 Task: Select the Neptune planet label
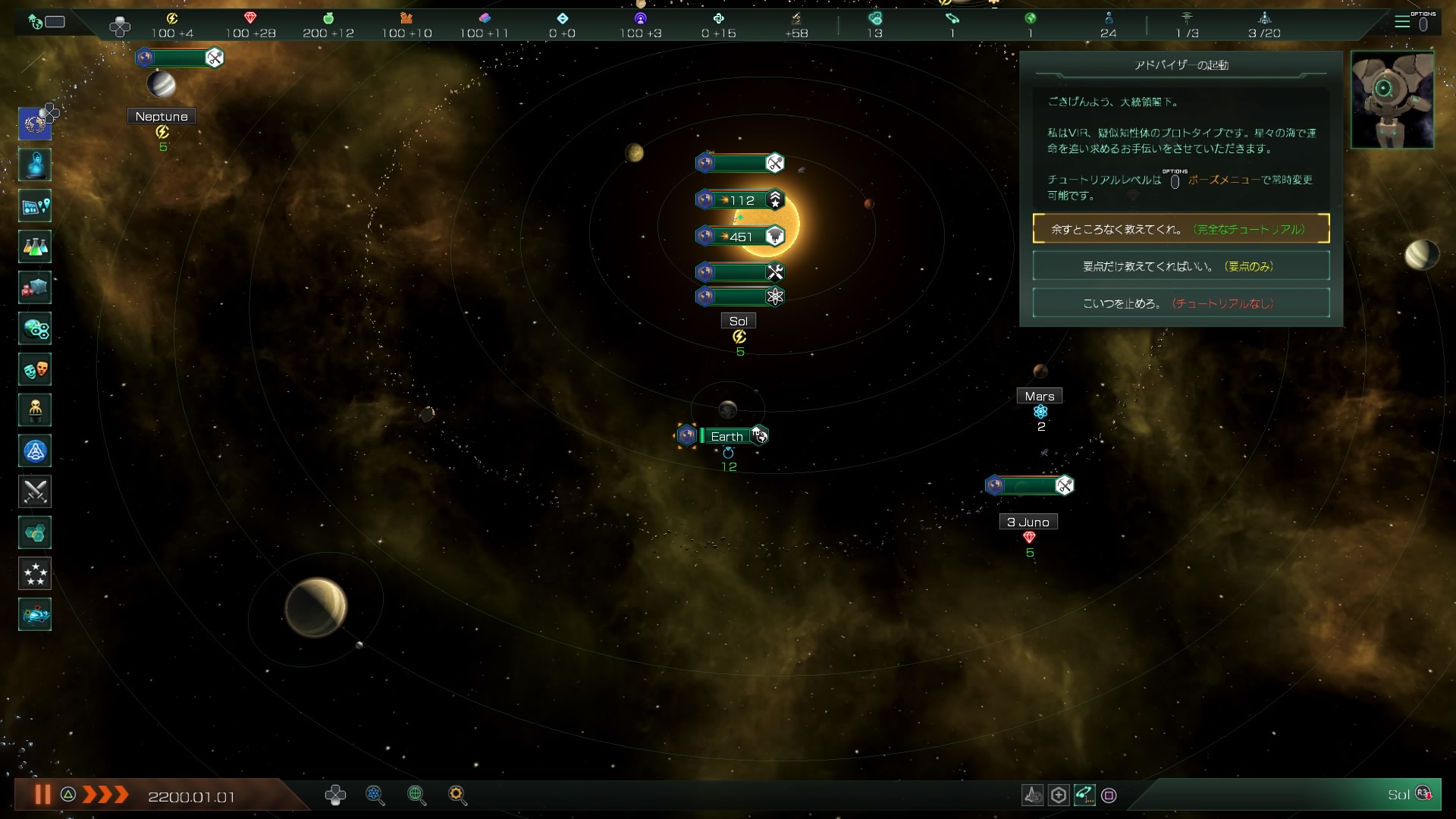pyautogui.click(x=162, y=116)
